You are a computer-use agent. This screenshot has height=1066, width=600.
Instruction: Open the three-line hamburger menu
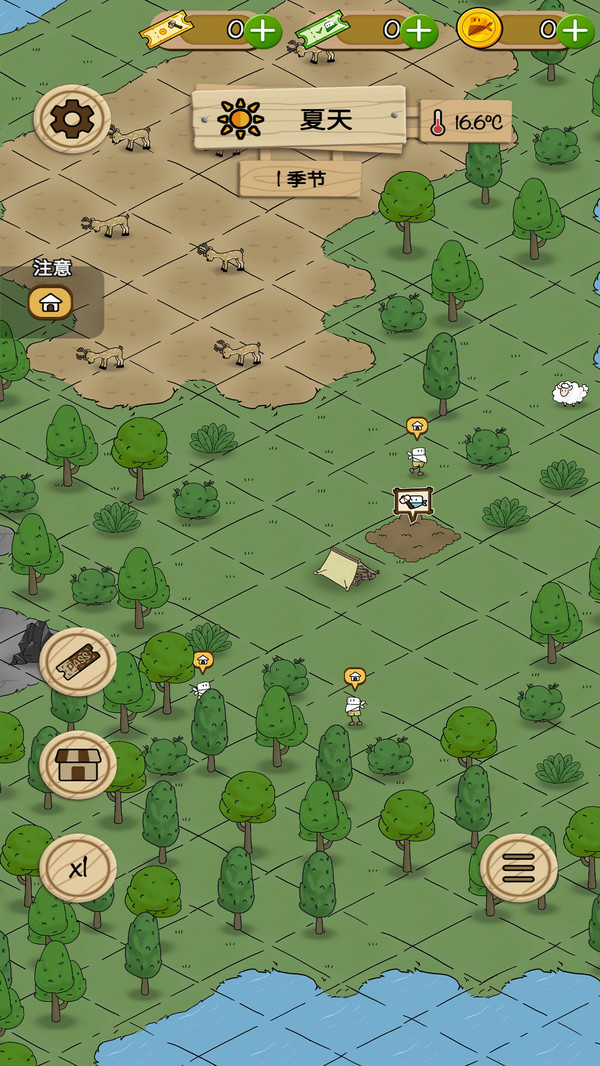[x=518, y=868]
